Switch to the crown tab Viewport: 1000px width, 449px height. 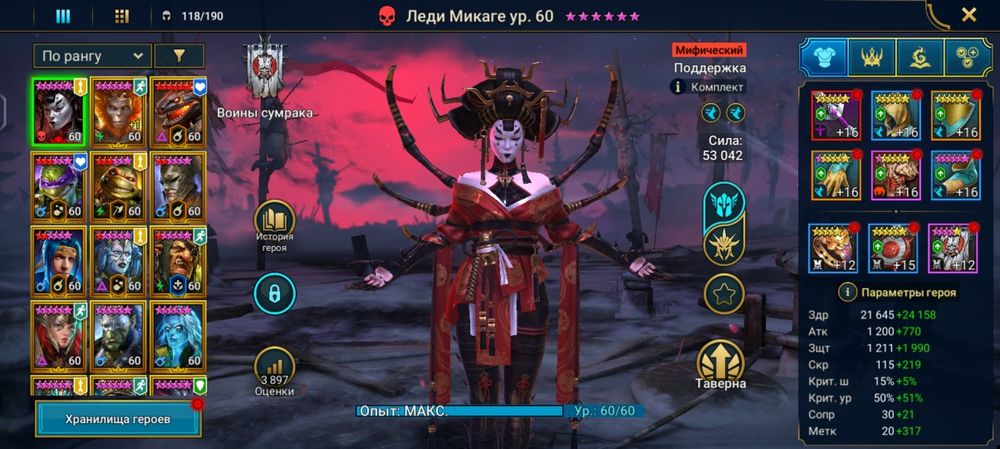click(x=872, y=57)
